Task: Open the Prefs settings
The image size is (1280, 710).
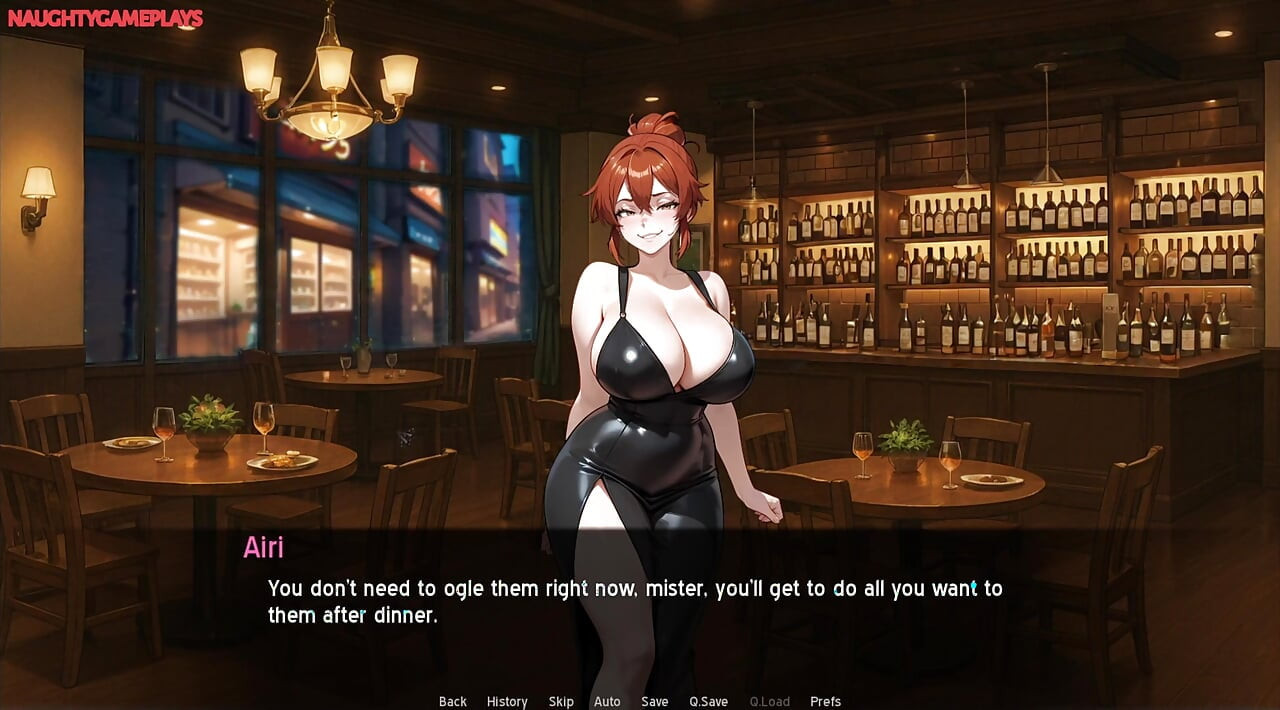Action: [825, 701]
